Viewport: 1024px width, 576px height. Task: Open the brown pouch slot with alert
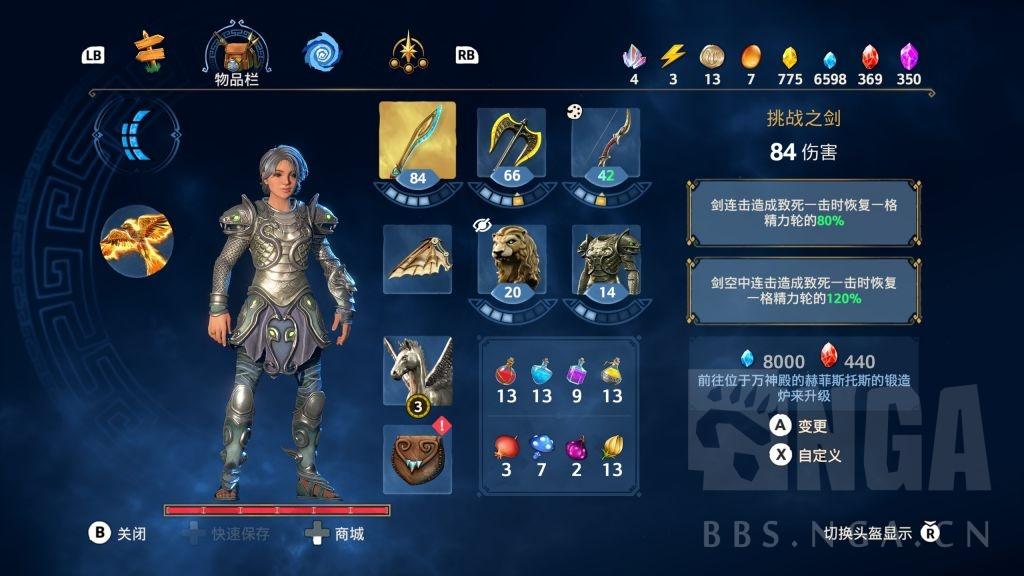coord(417,459)
